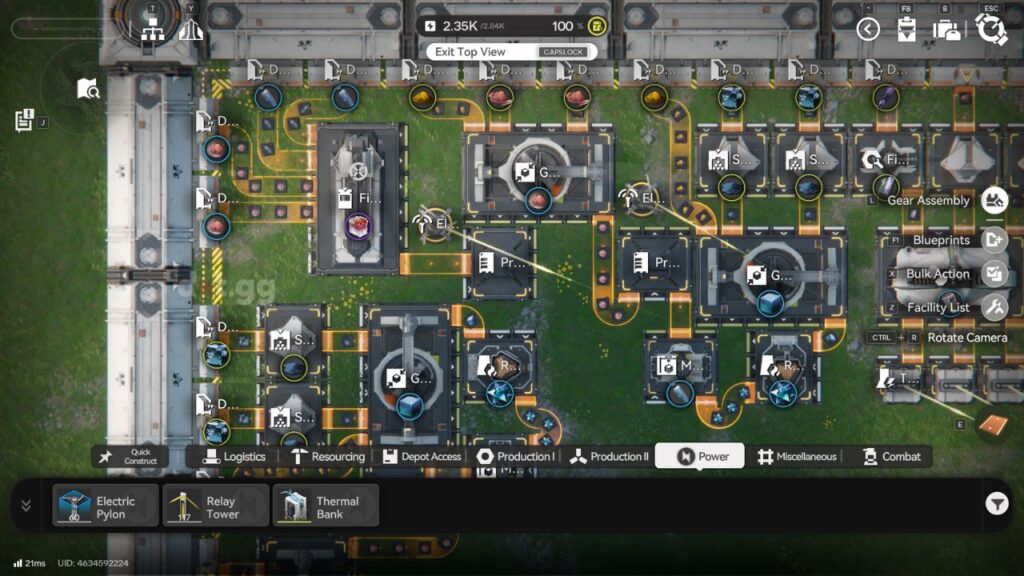Show the Facility List
The width and height of the screenshot is (1024, 576).
pos(993,308)
